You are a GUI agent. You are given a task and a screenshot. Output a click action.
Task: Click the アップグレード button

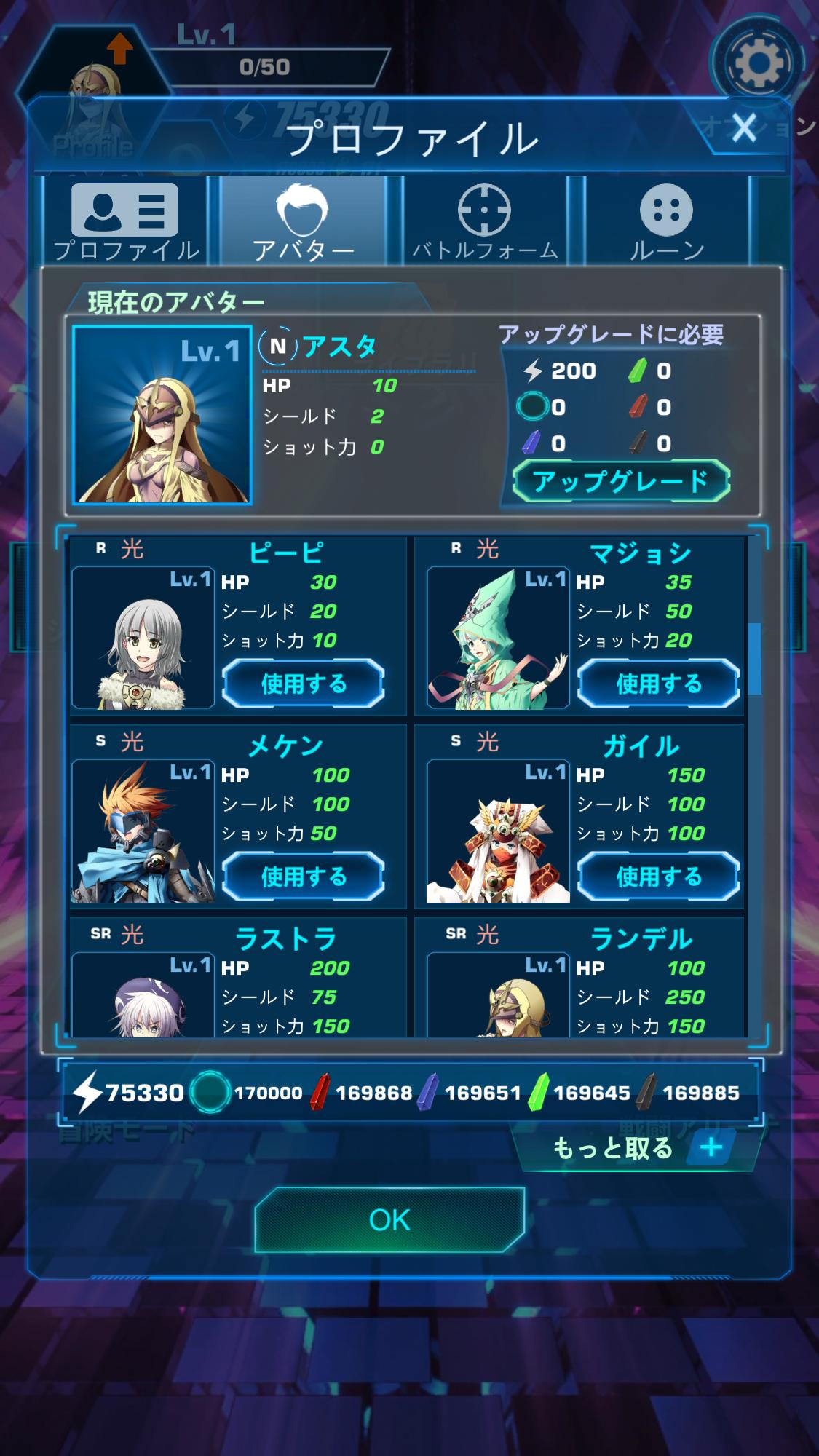click(x=620, y=481)
